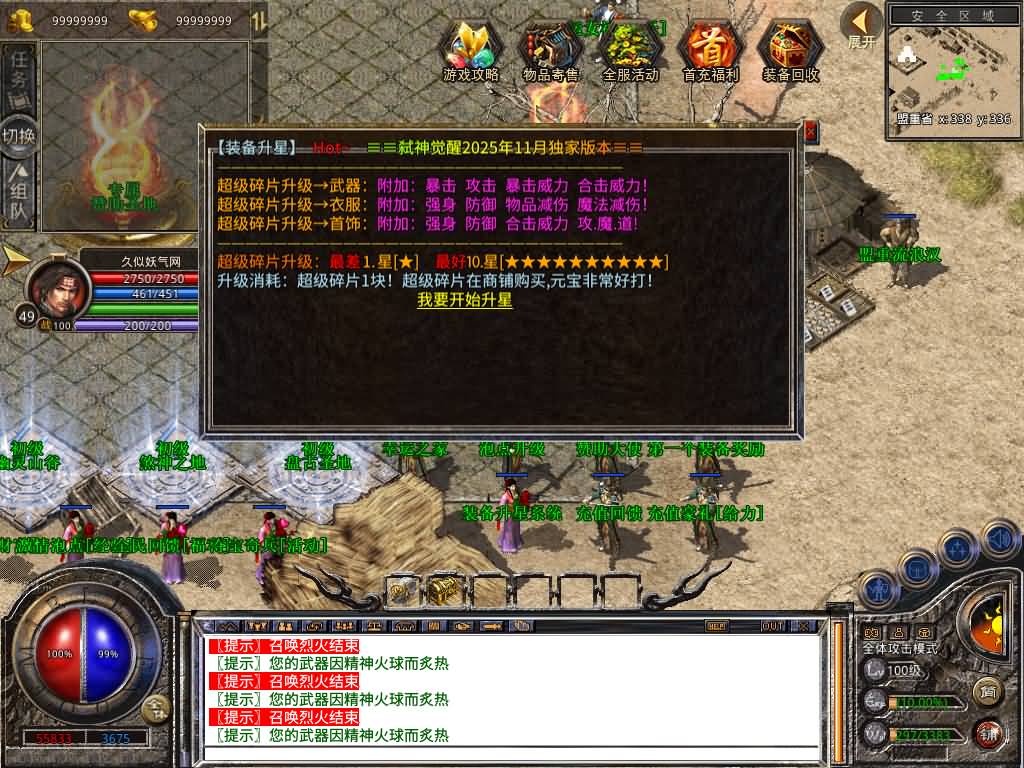Click the round 切换 switch button
1024x768 pixels.
[19, 135]
